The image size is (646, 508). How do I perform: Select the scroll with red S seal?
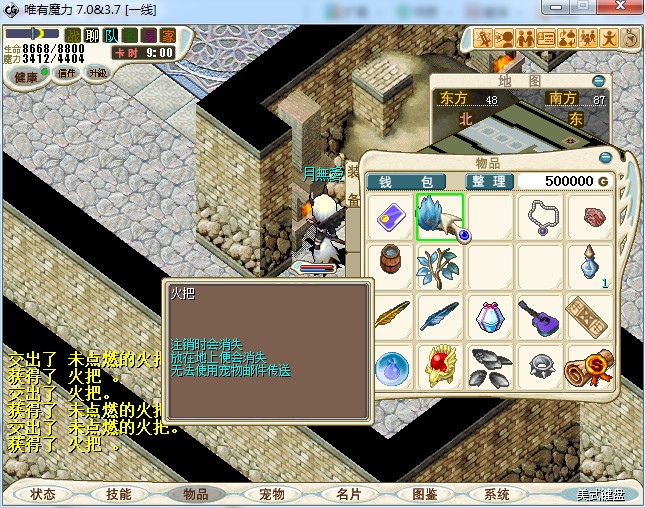(589, 367)
